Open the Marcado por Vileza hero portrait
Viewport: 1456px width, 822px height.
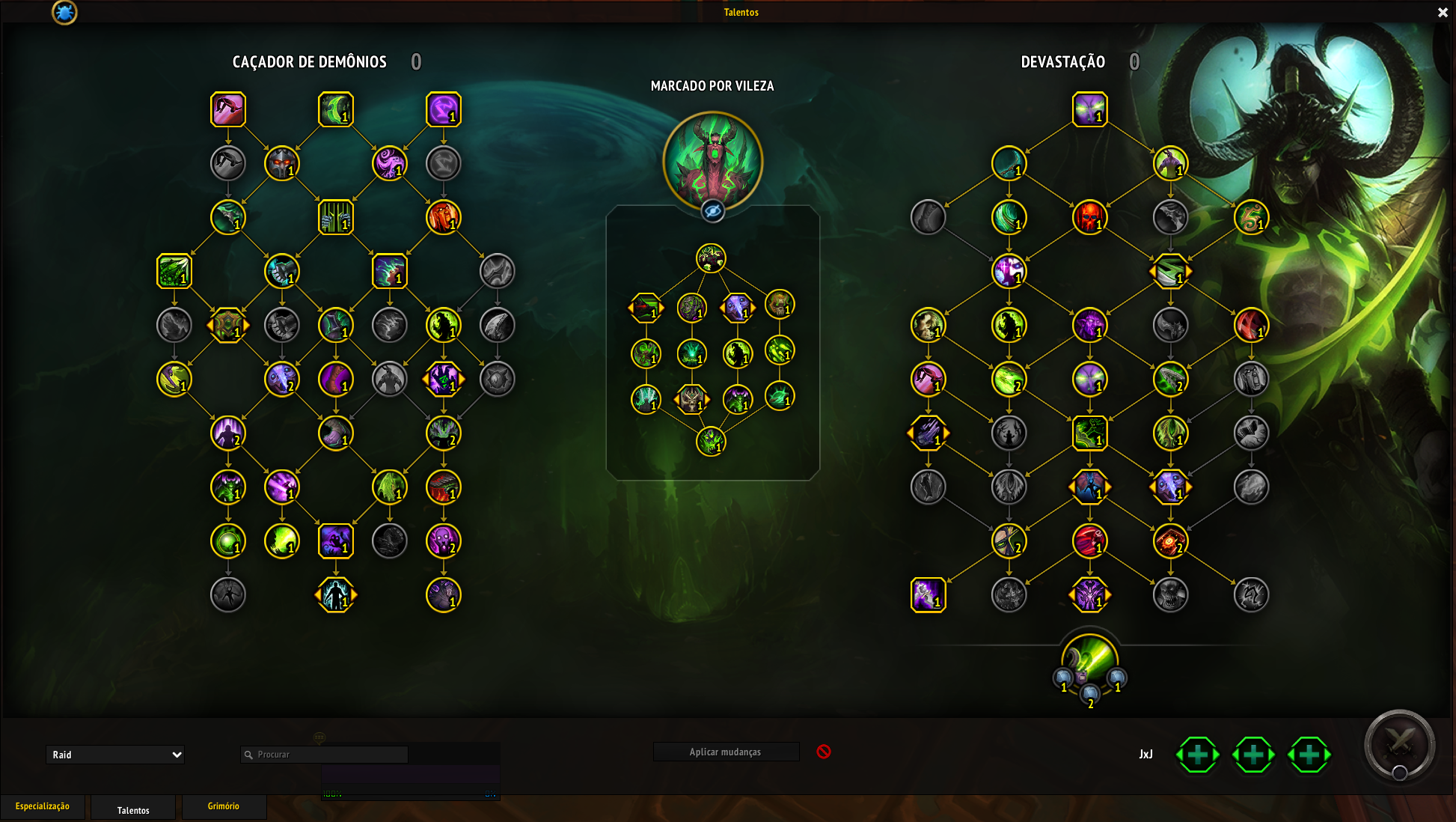(x=713, y=160)
